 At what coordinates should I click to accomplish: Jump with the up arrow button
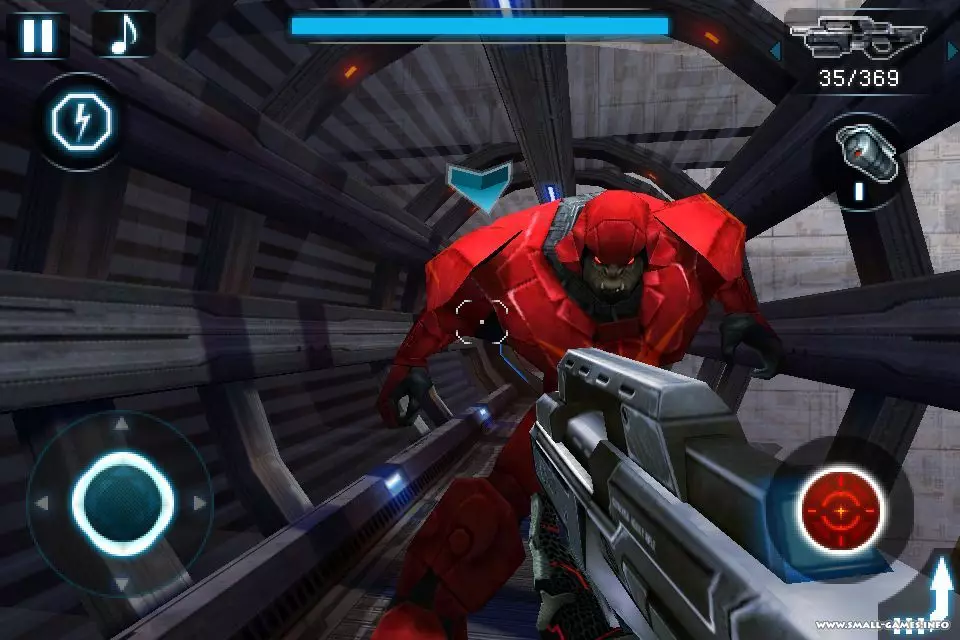click(938, 594)
